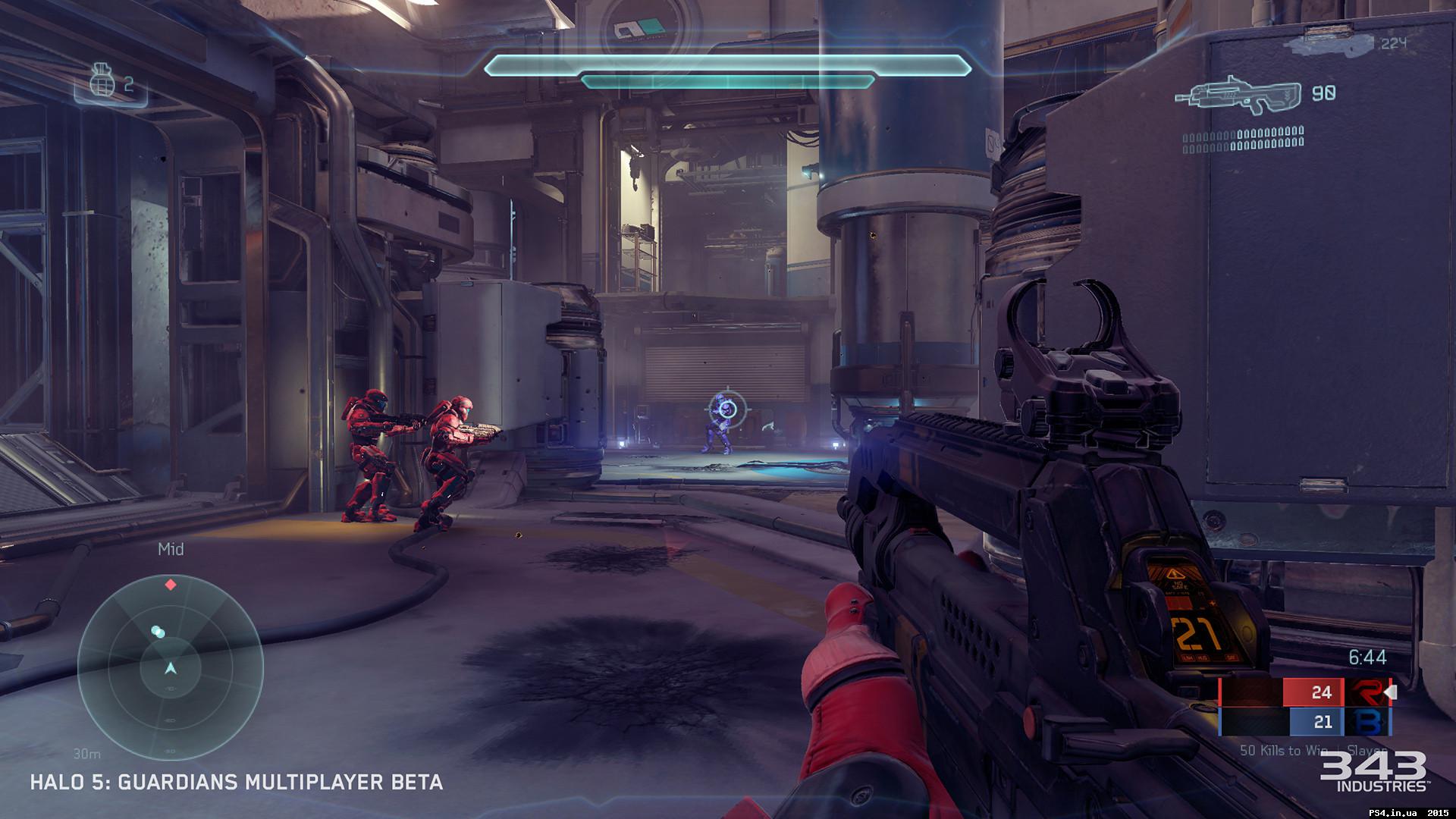
Task: Expand the Mid zone label above the radar
Action: [x=171, y=548]
